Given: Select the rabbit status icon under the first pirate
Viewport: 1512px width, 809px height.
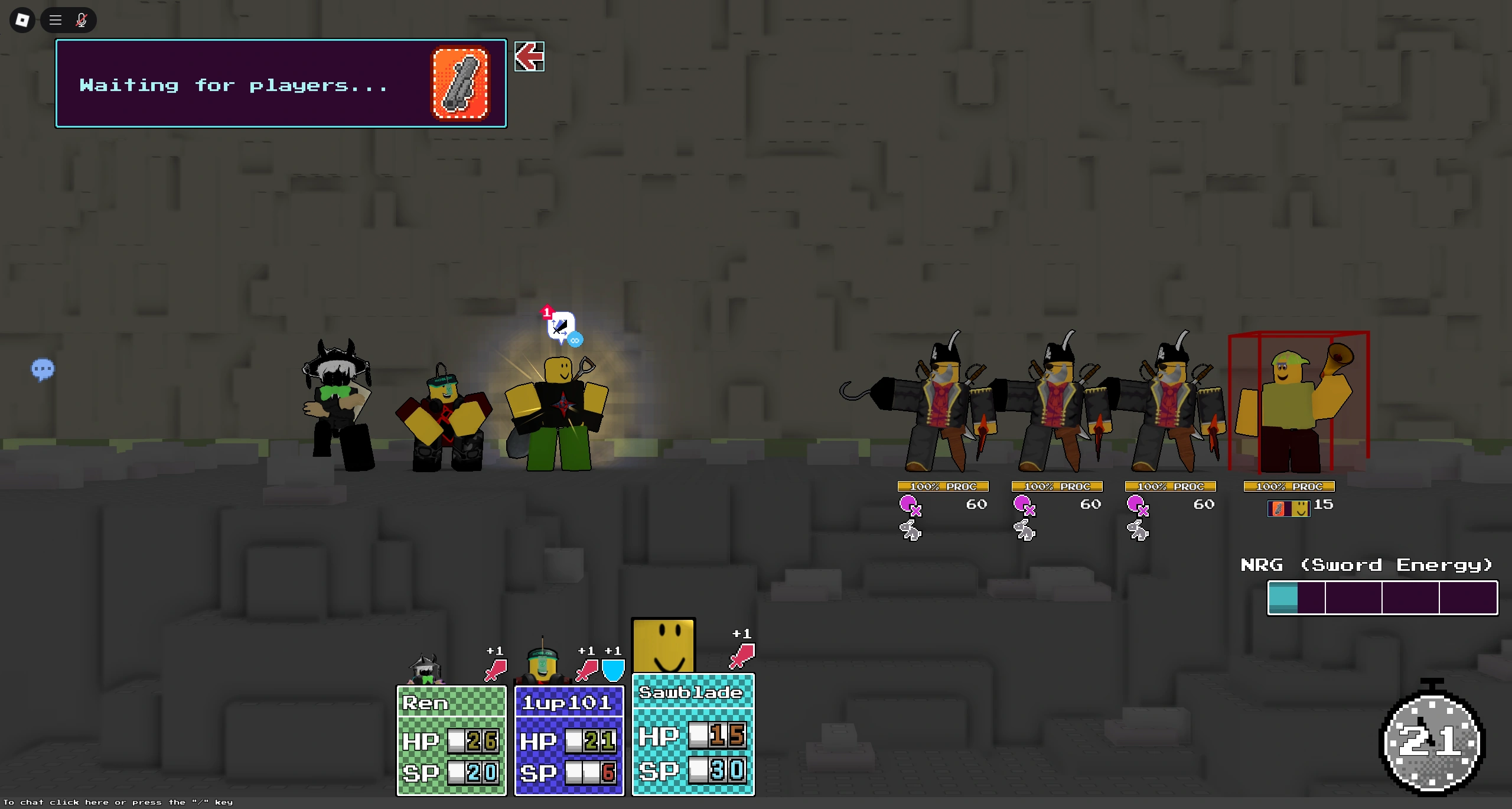Looking at the screenshot, I should [x=910, y=530].
